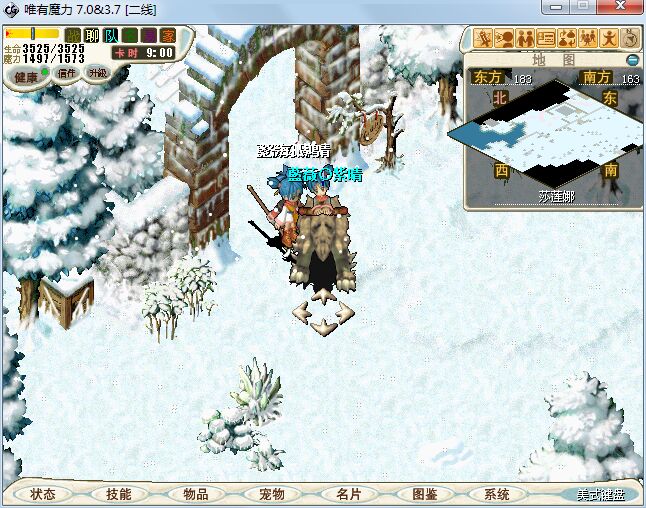
Task: Open the 技能 skills menu
Action: (118, 494)
